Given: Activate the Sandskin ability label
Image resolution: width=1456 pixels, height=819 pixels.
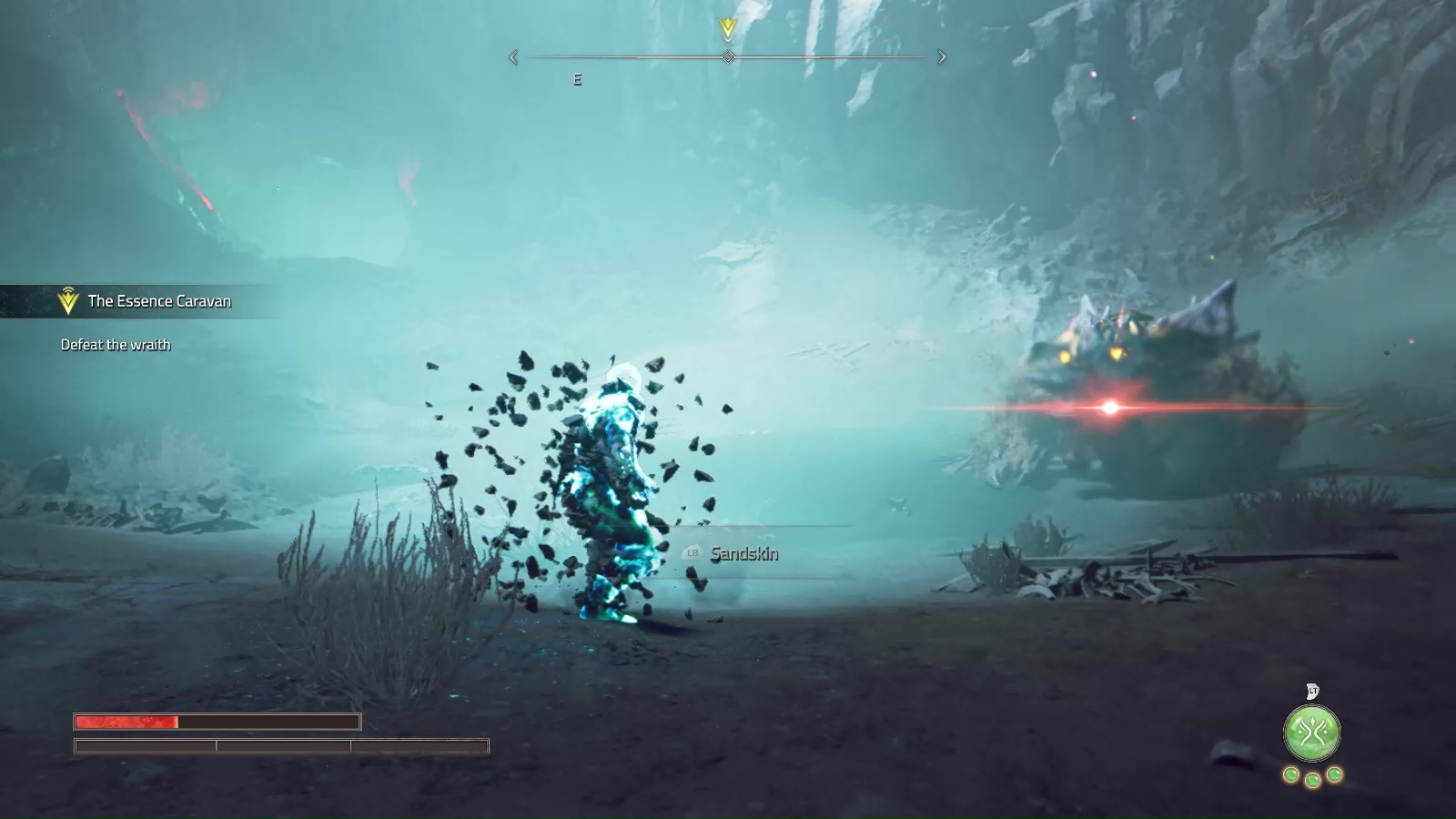Looking at the screenshot, I should pos(743,553).
